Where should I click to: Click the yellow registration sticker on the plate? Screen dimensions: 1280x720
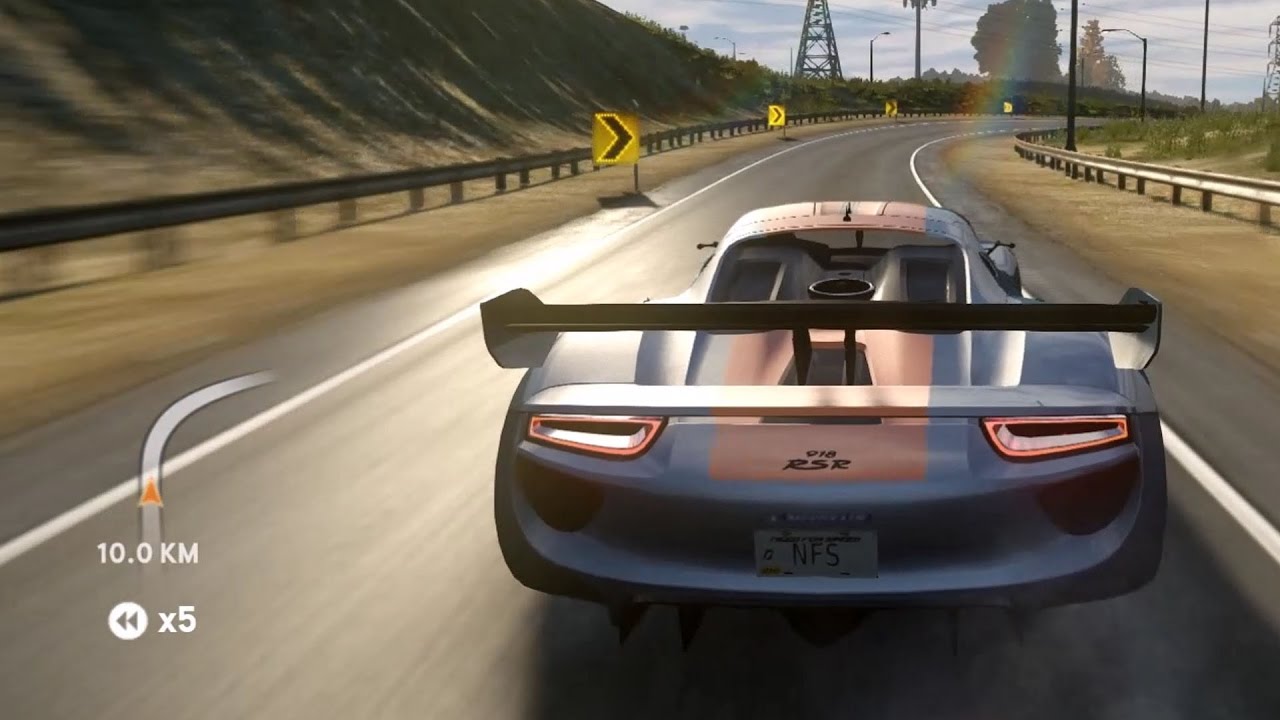pos(770,570)
